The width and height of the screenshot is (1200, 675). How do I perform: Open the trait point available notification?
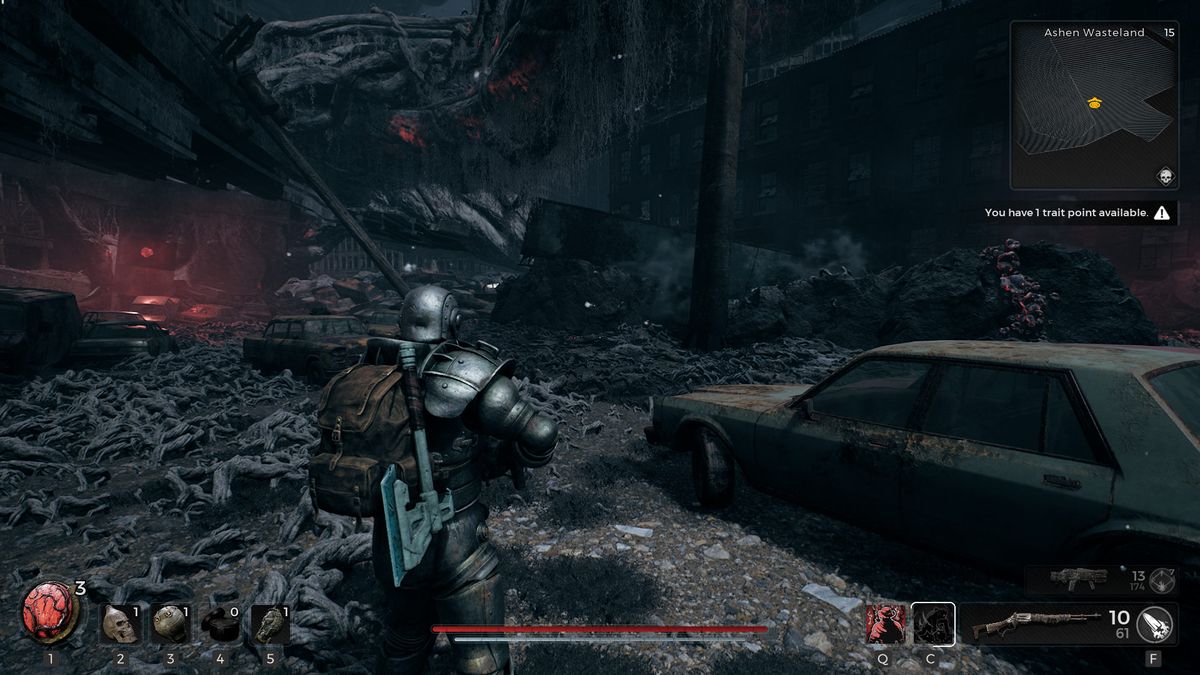pos(1076,213)
